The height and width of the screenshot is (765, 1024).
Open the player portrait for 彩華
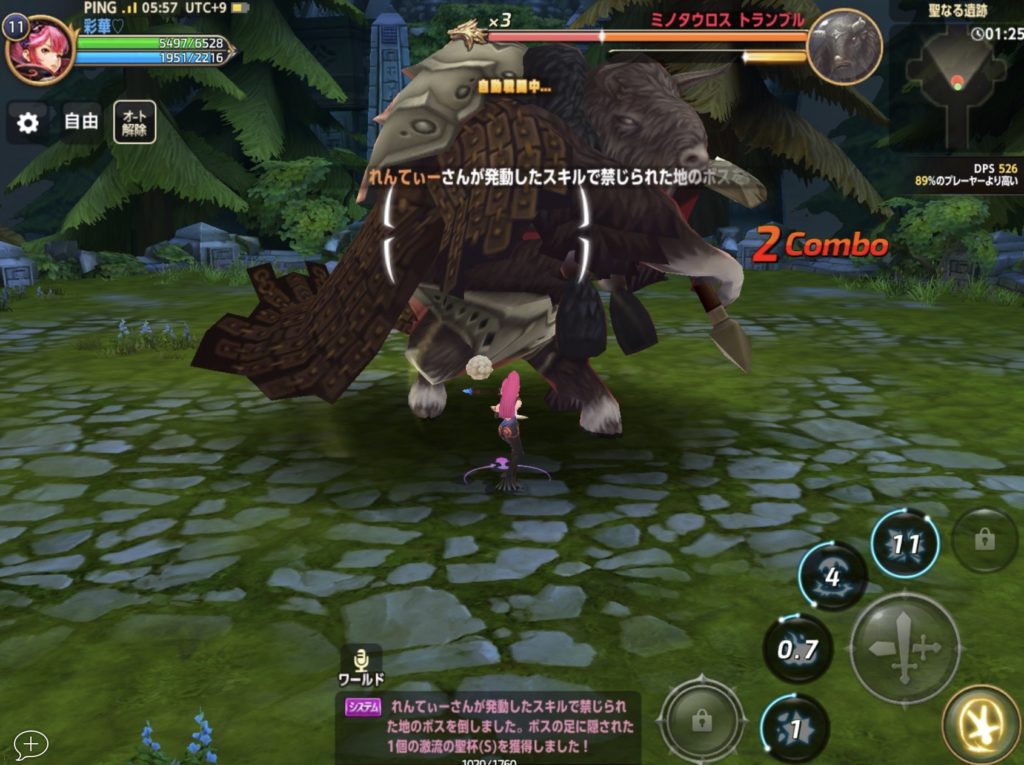click(x=42, y=49)
